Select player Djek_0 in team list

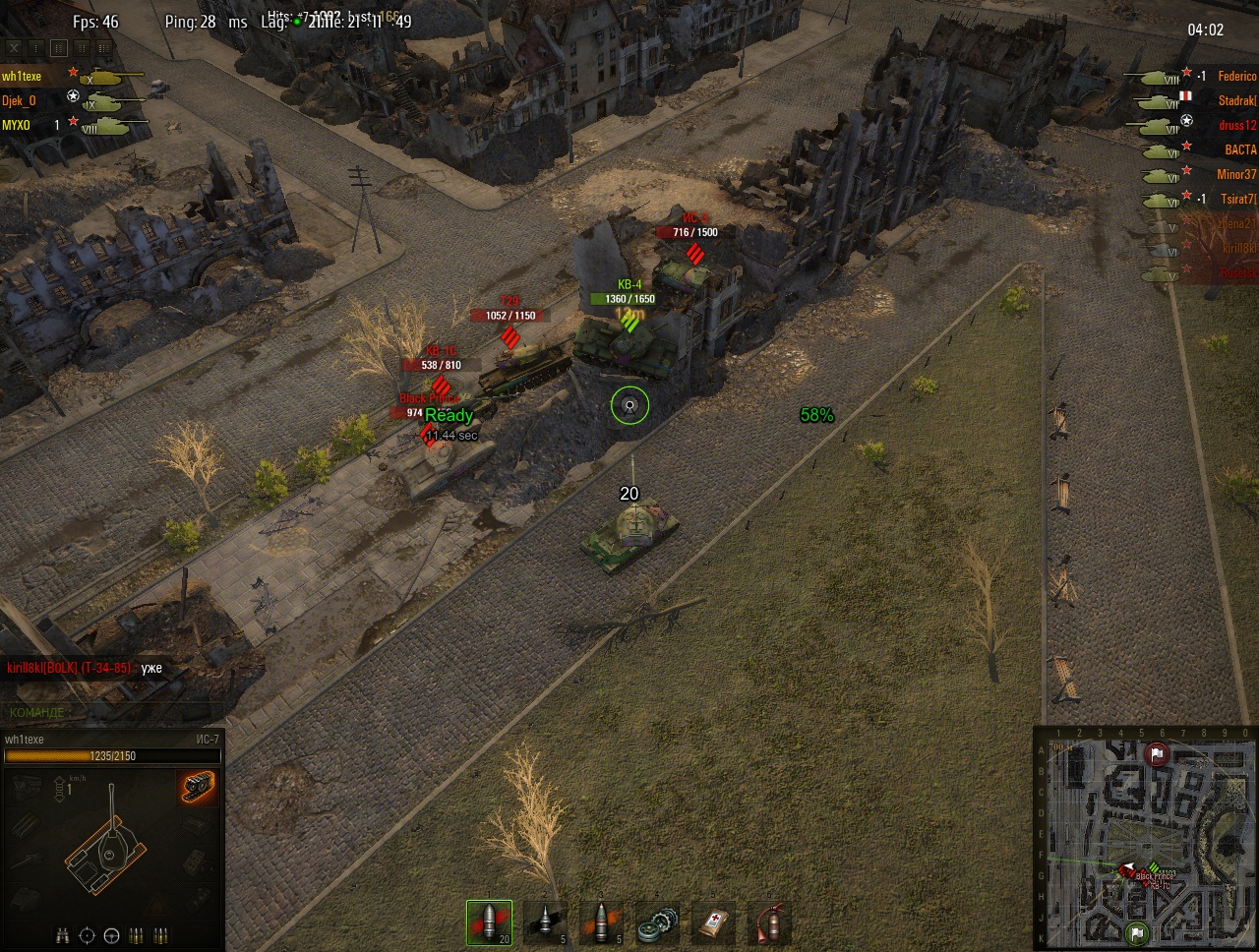click(x=20, y=100)
